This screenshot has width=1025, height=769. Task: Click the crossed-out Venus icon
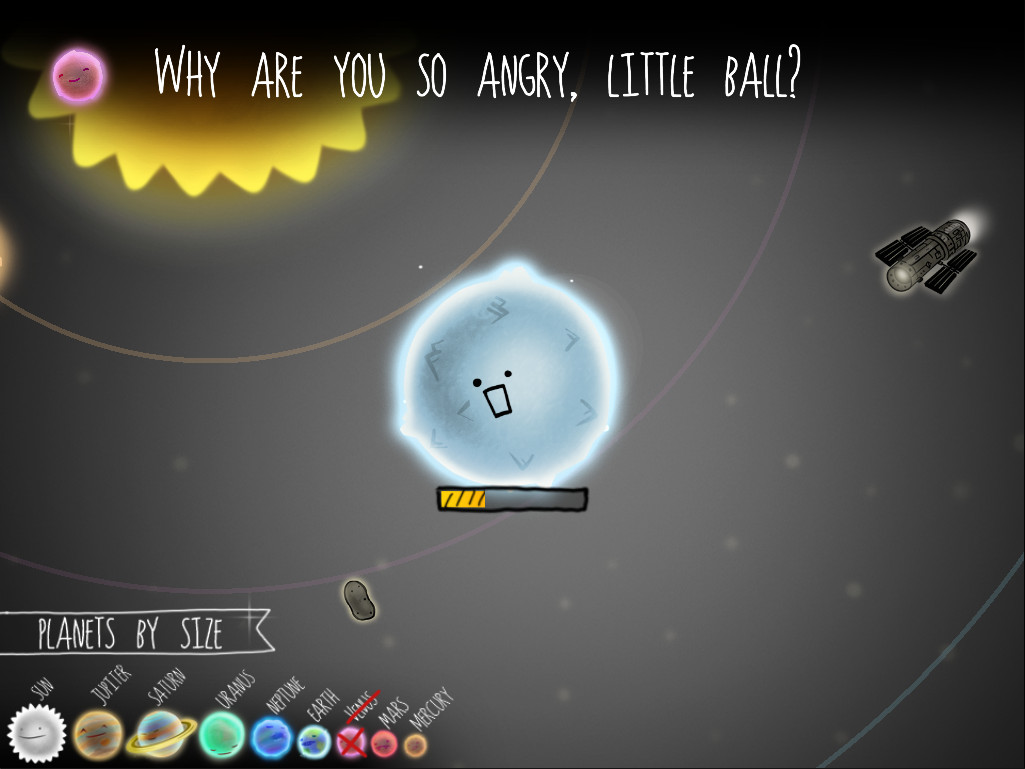[352, 741]
